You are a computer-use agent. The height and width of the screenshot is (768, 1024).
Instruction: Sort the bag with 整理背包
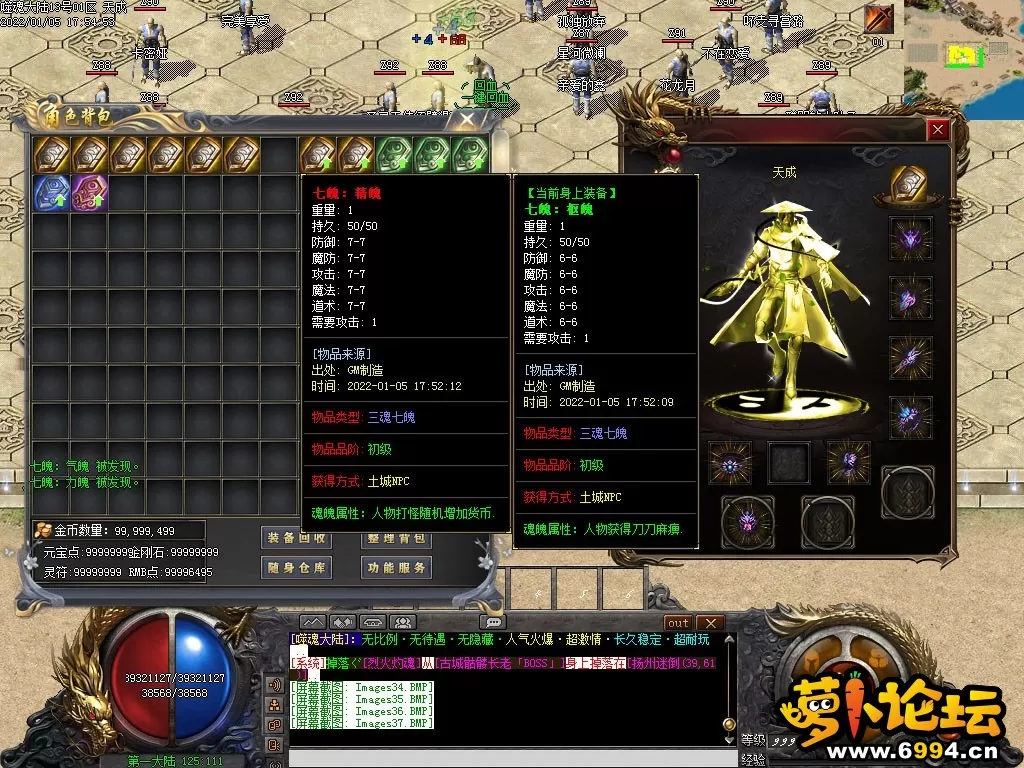coord(396,538)
